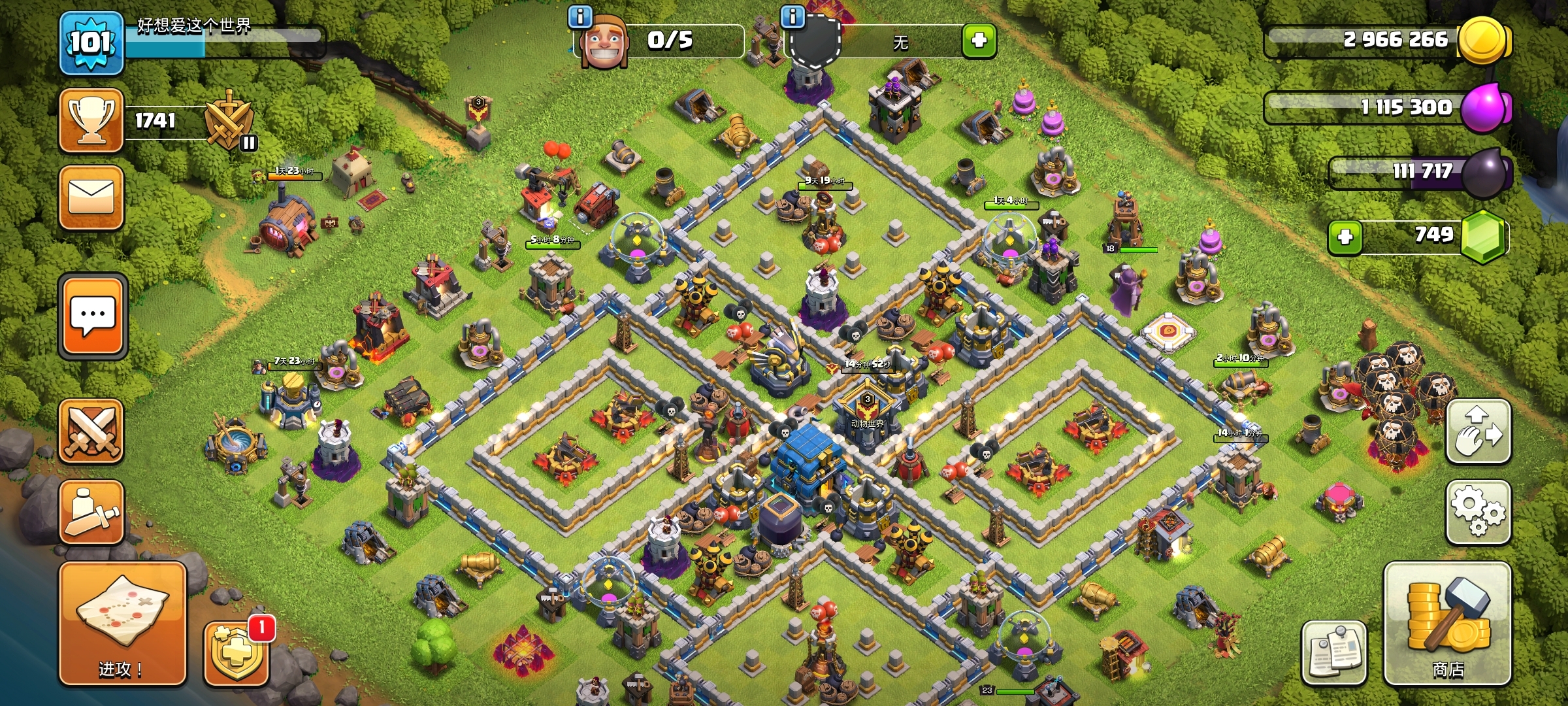Open the clipboard notes button
Image resolution: width=1568 pixels, height=706 pixels.
[x=1333, y=652]
